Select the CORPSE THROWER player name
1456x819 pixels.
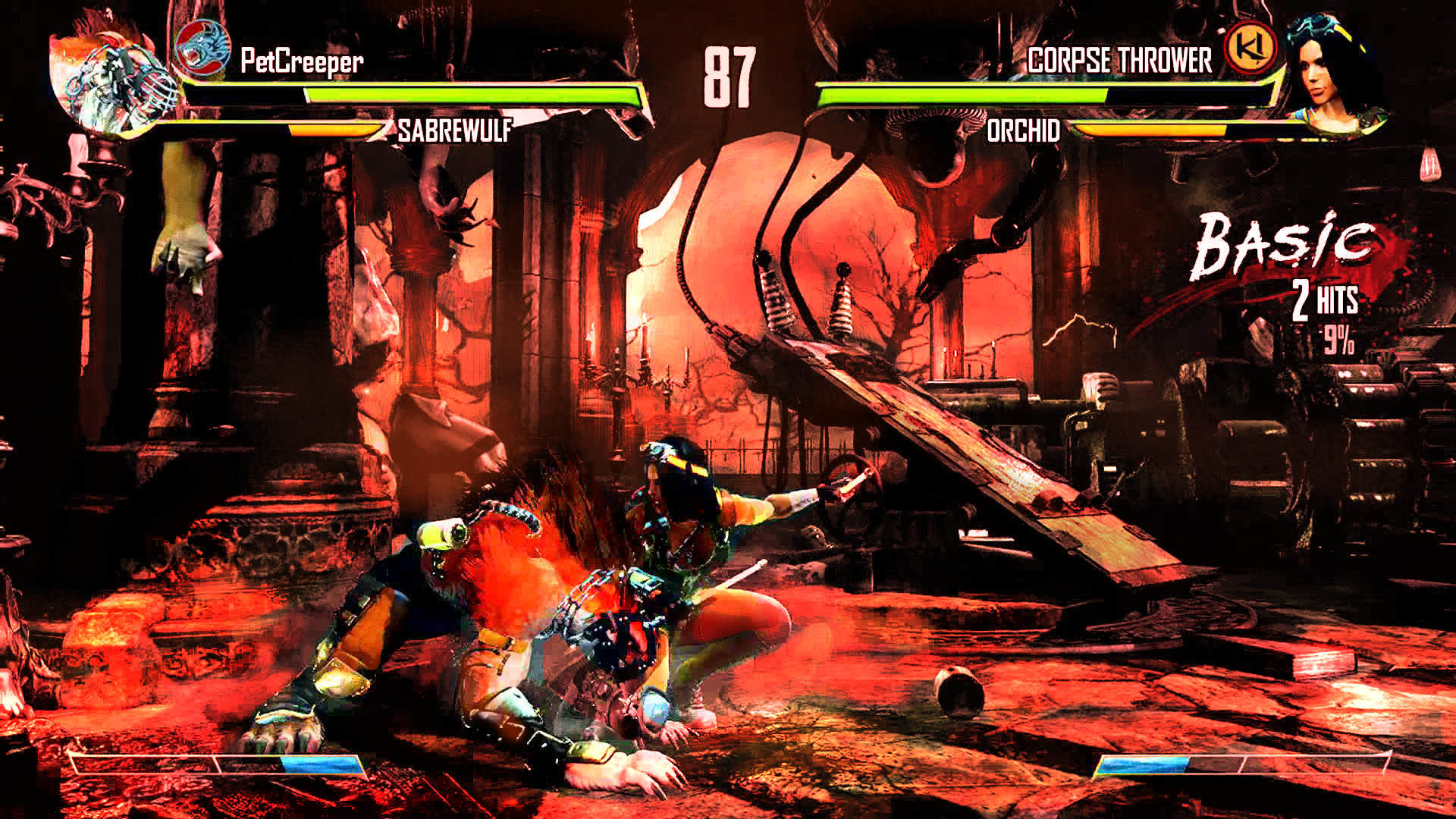click(x=1119, y=61)
